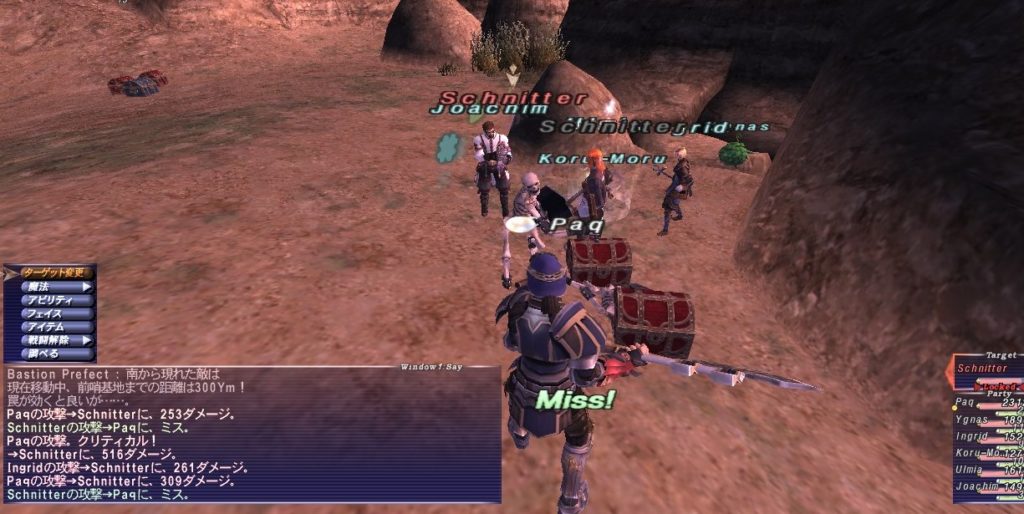Select the Schnitter target box
The width and height of the screenshot is (1024, 514).
[985, 369]
